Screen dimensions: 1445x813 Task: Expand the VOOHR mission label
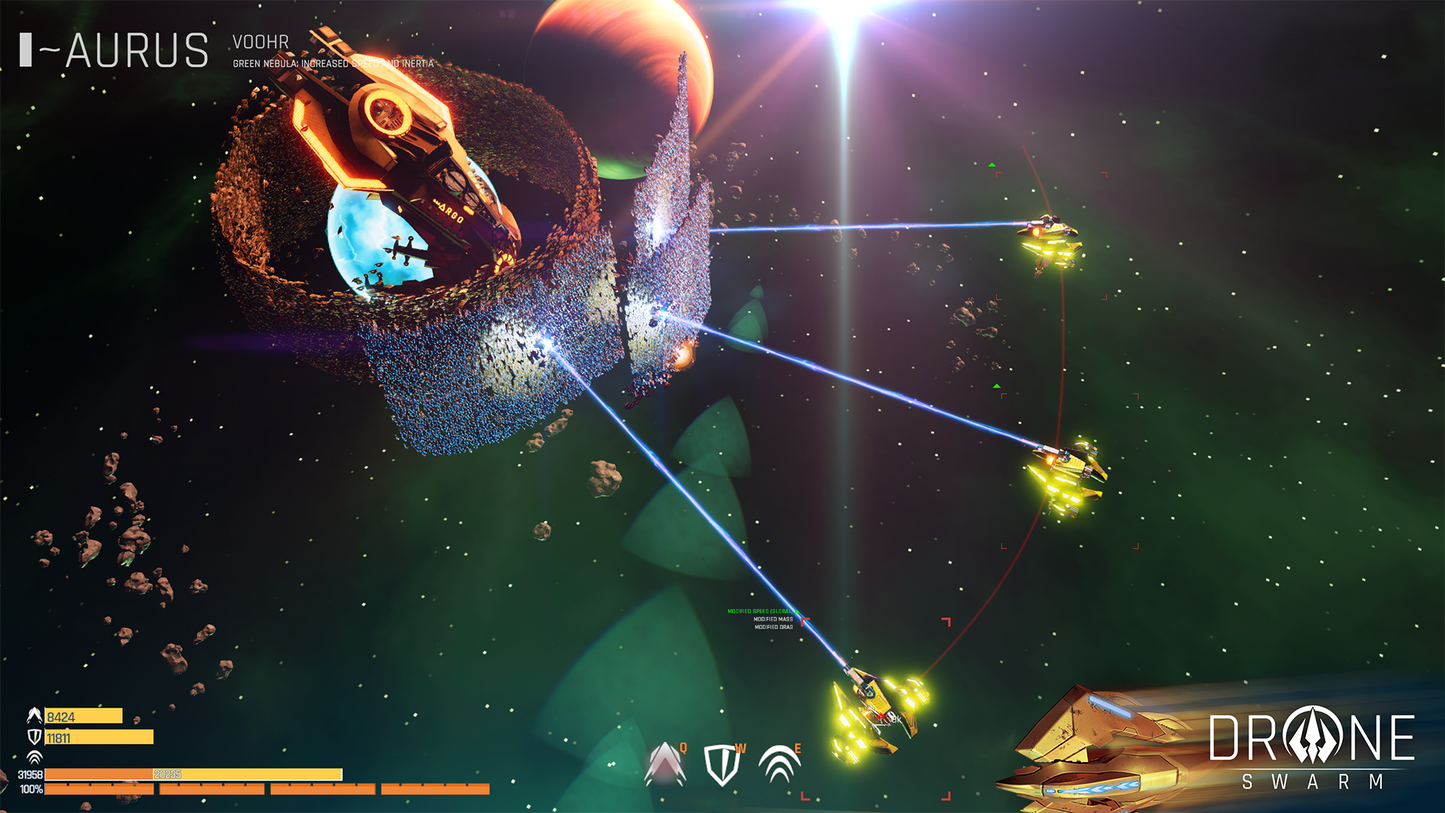258,42
